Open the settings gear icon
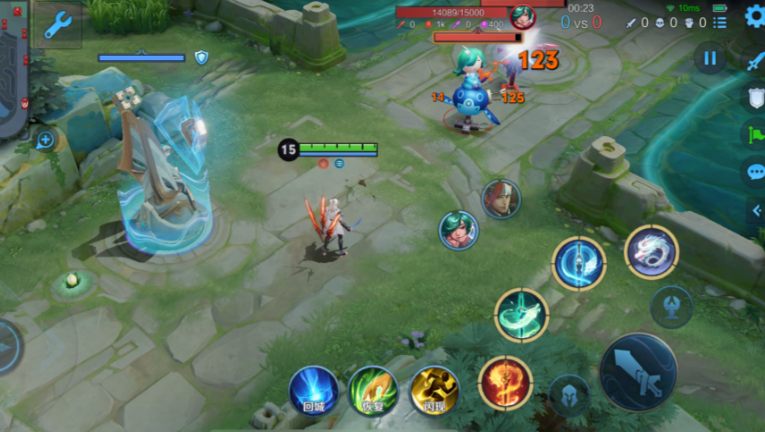Image resolution: width=765 pixels, height=432 pixels. point(754,16)
